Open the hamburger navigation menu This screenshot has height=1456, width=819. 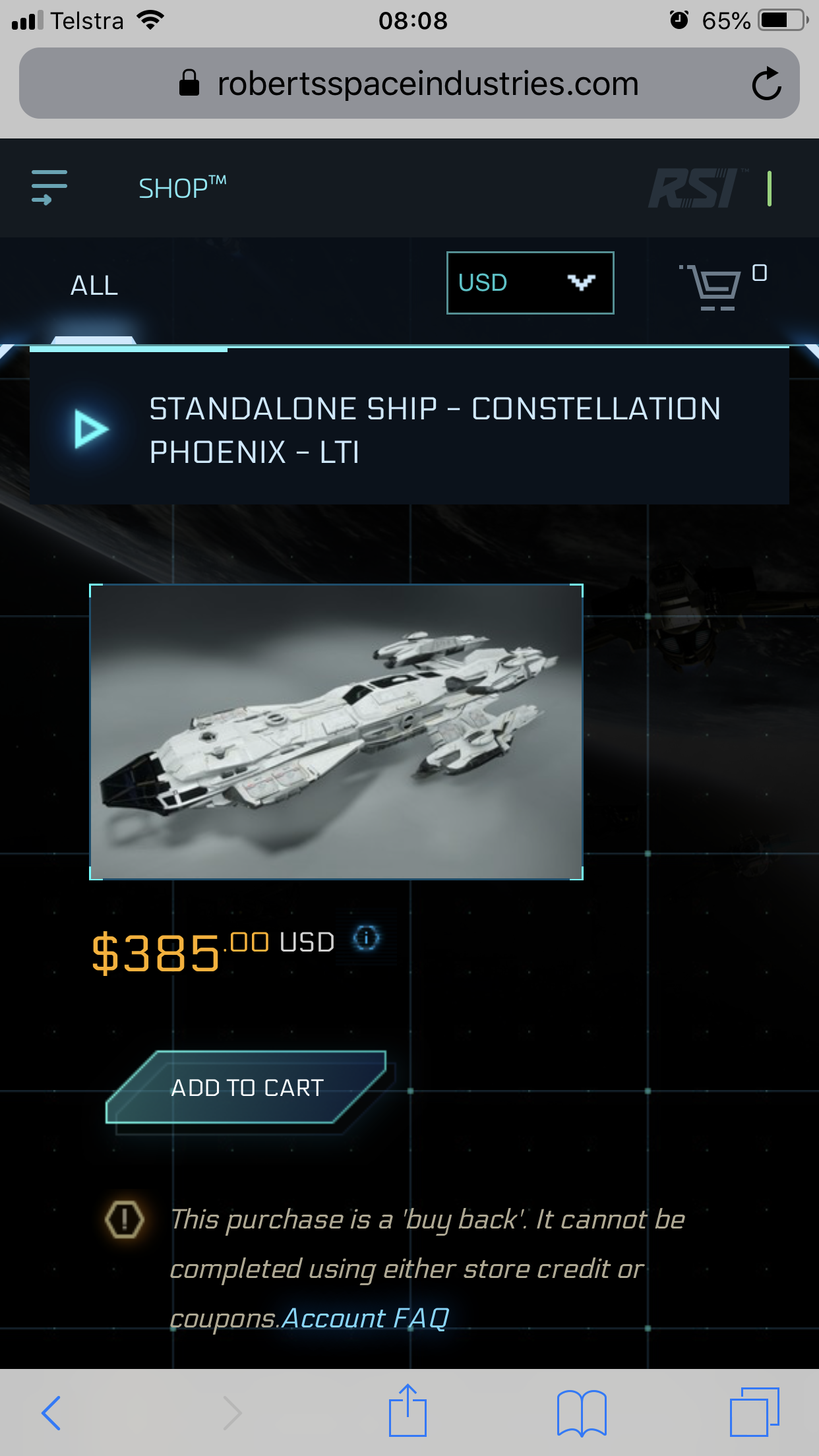[x=49, y=187]
